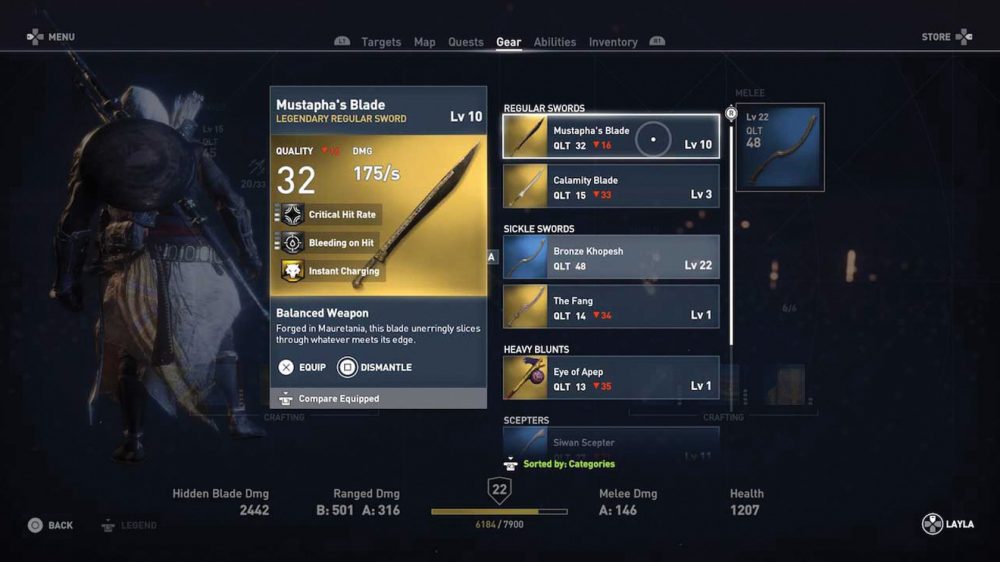Select the Bronze Khopesh sickle sword

(611, 258)
